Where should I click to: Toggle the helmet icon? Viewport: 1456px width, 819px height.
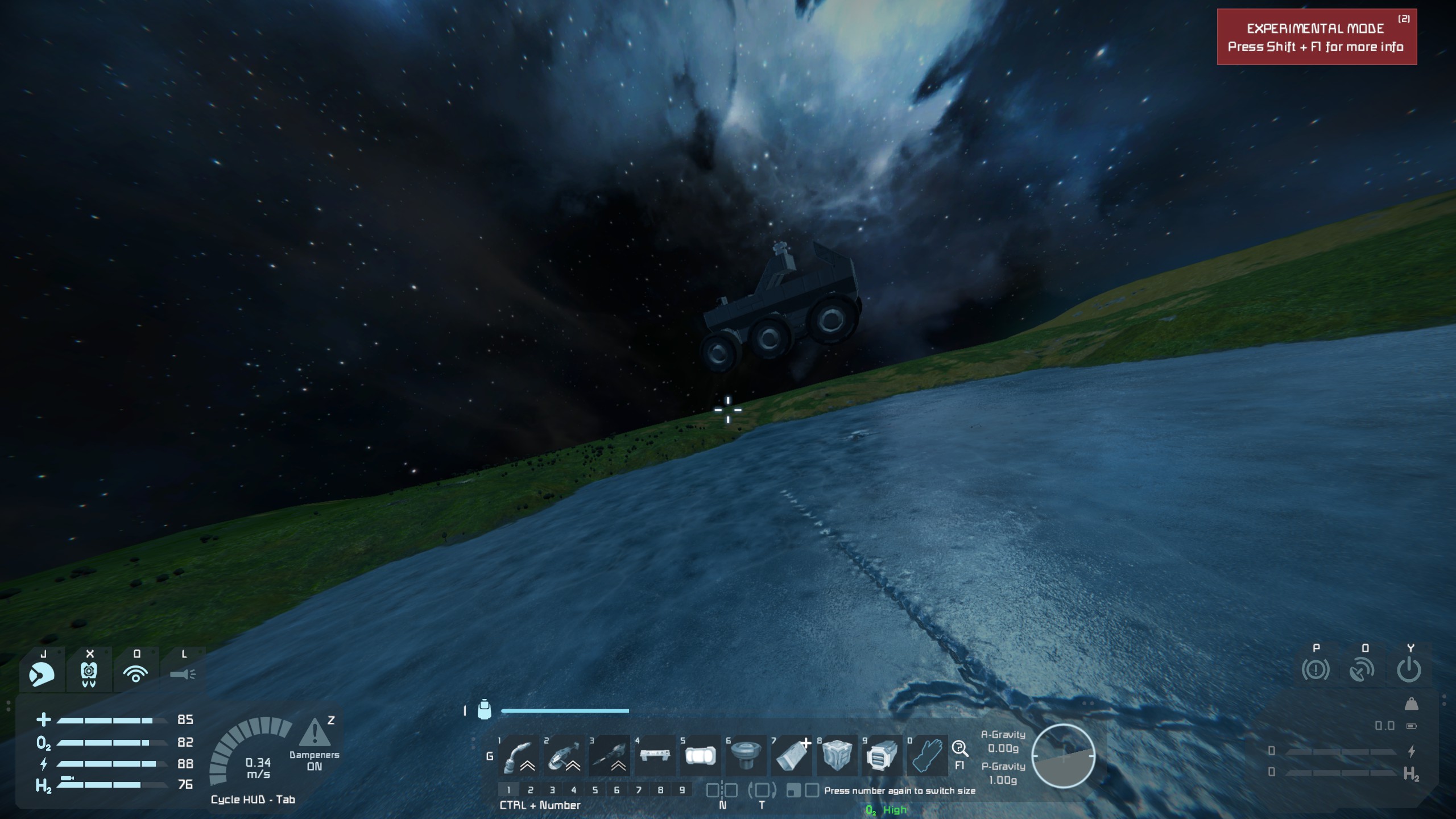coord(42,674)
